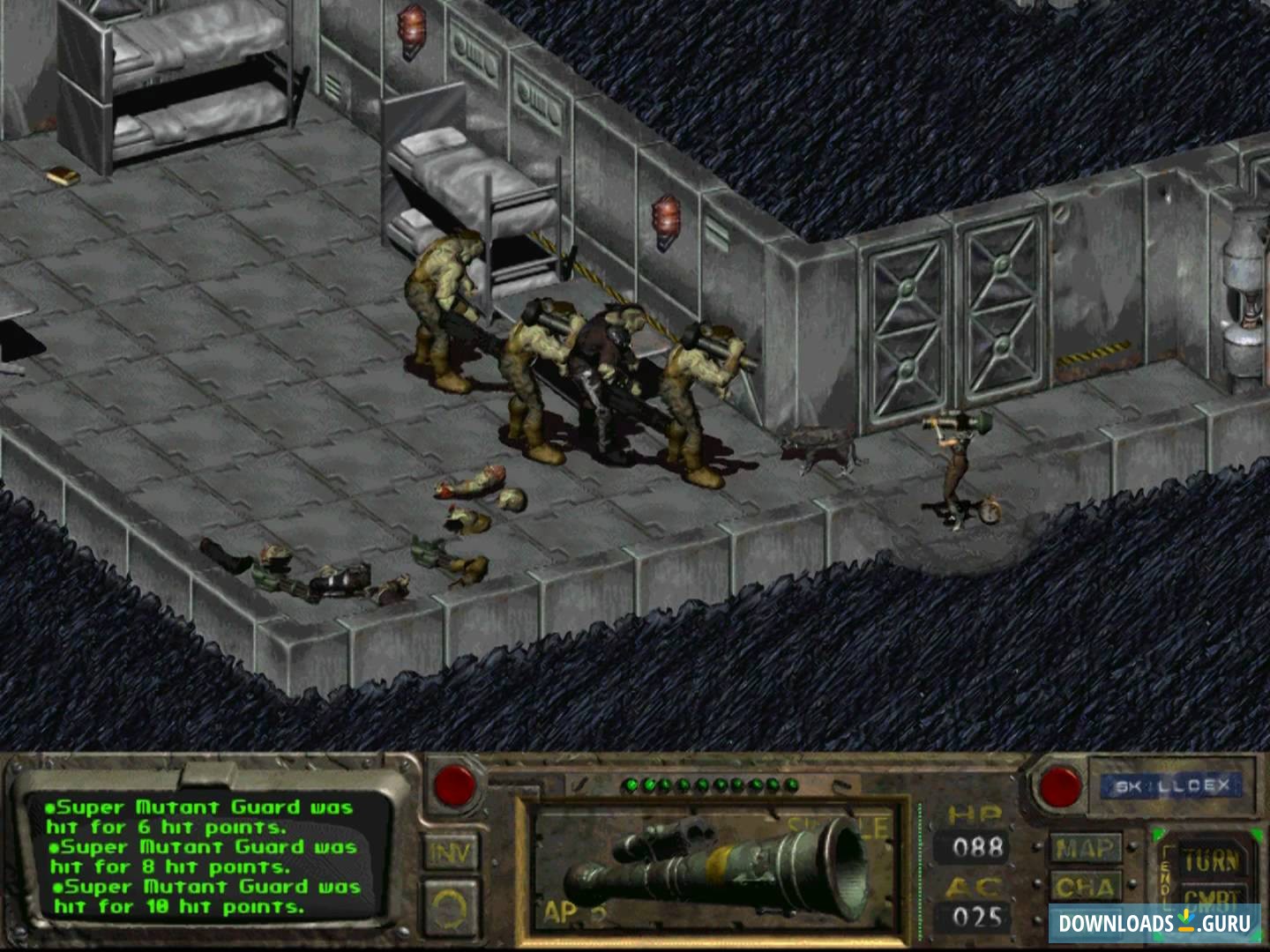Image resolution: width=1270 pixels, height=952 pixels.
Task: Open the Skilldex panel
Action: click(x=1171, y=785)
